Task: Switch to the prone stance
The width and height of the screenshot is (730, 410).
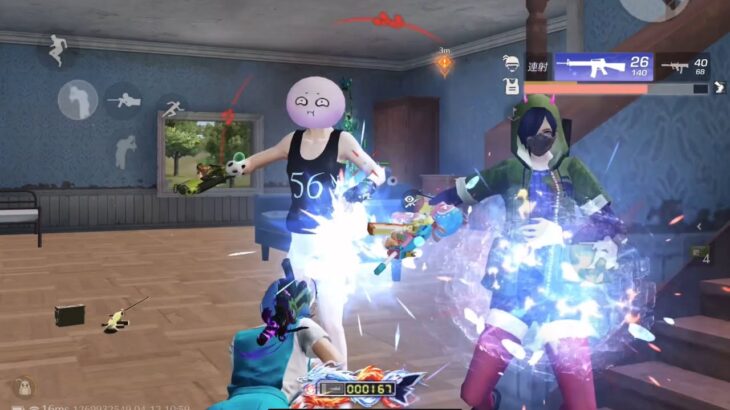Action: click(x=123, y=100)
